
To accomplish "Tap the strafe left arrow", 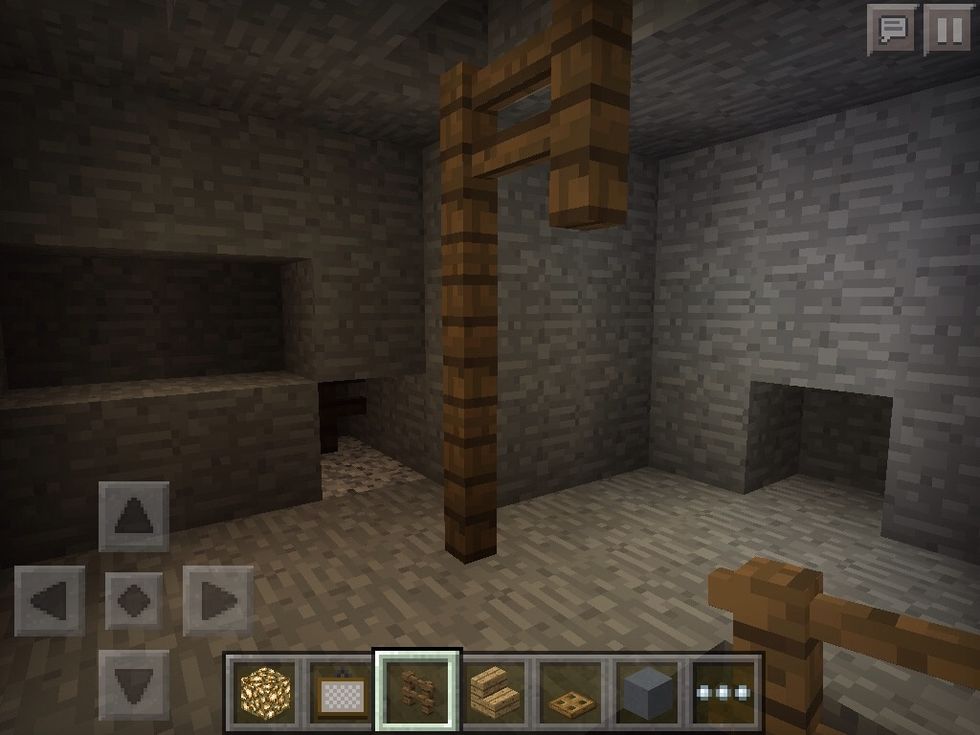I will click(49, 601).
